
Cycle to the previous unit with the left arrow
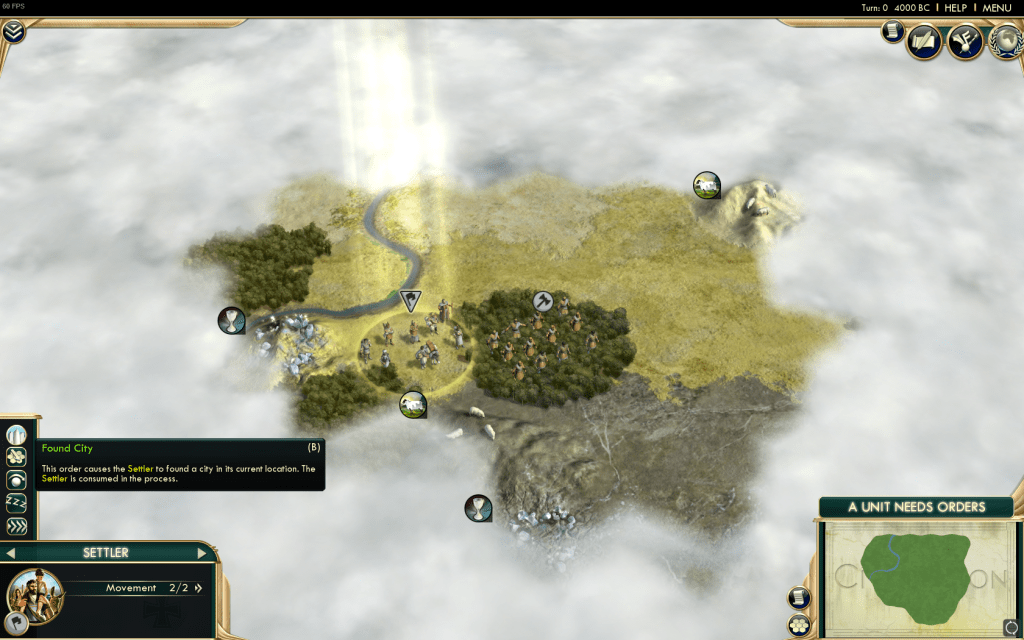click(x=11, y=553)
